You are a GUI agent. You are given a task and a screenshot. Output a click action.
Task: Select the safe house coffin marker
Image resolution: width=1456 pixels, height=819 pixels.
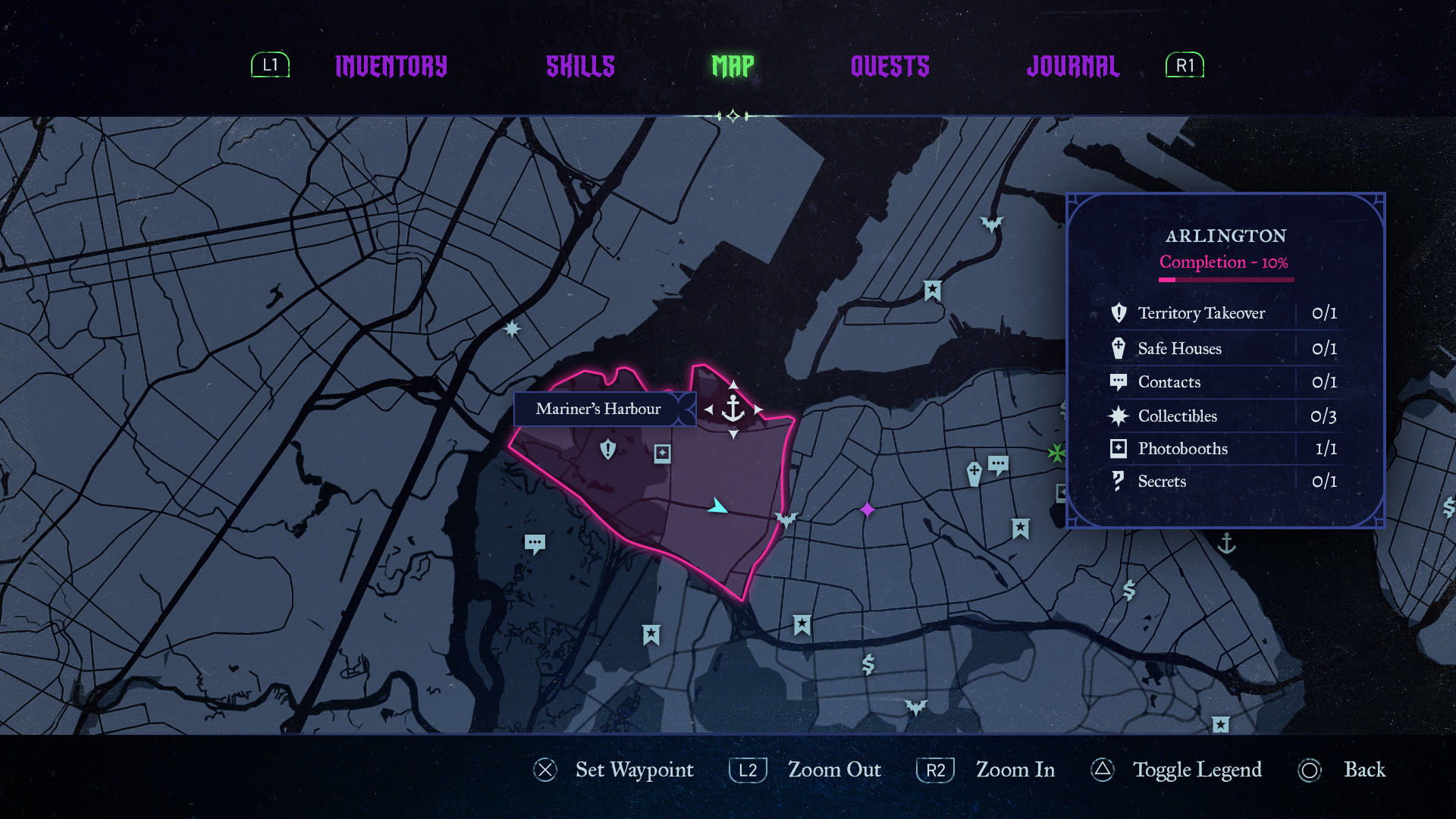974,474
